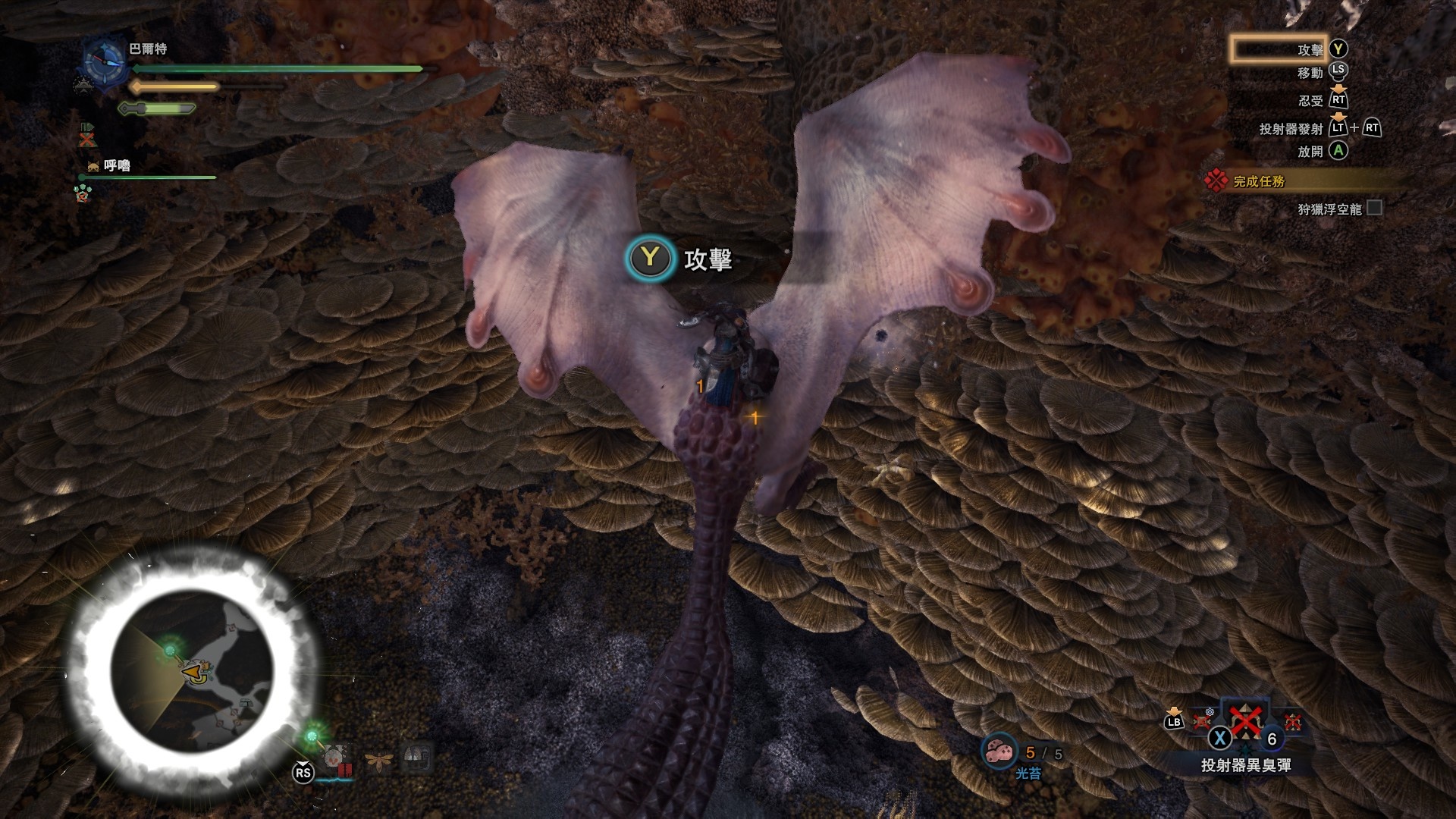Screen dimensions: 1456x819
Task: Click the player name 巴爾特
Action: 148,49
